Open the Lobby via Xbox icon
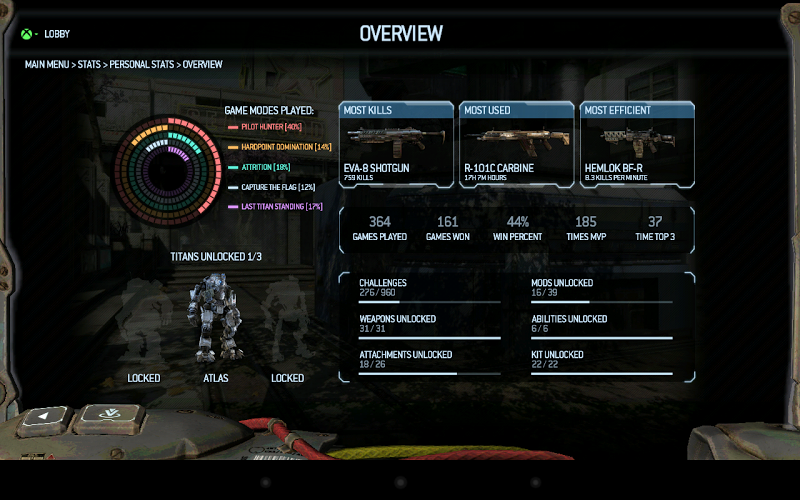Screen dimensions: 800x500 (x=27, y=34)
